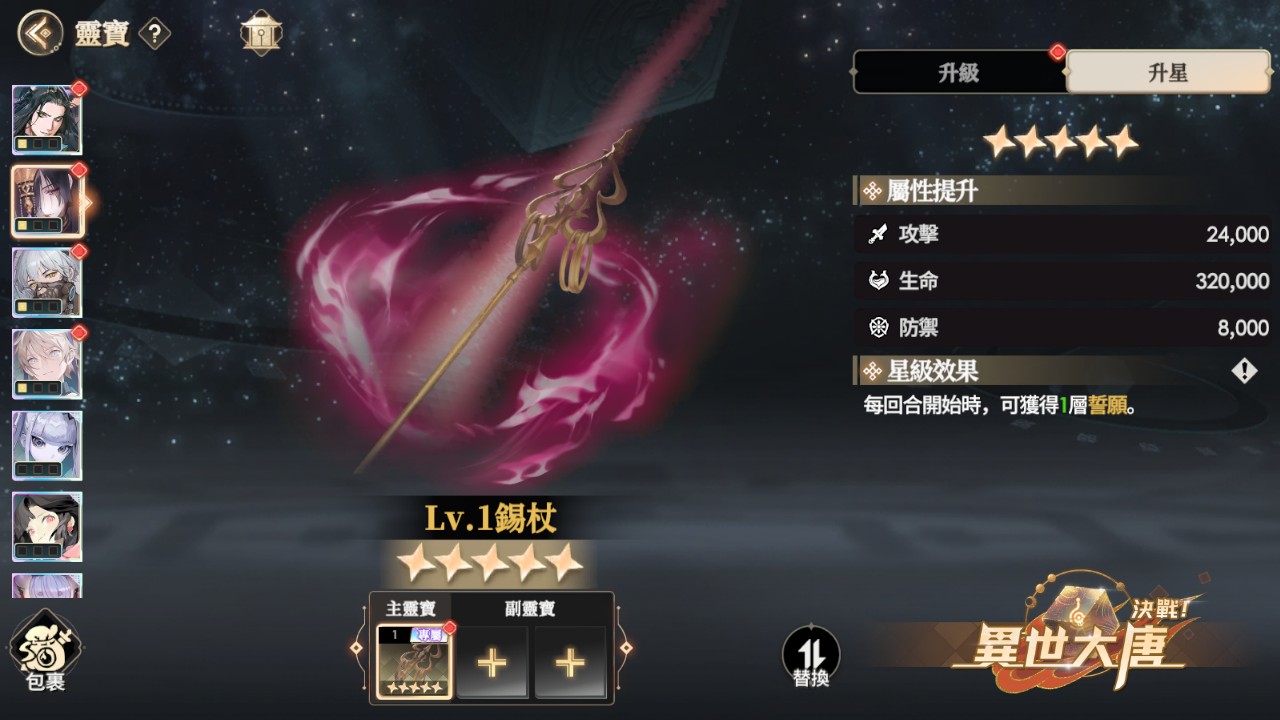This screenshot has height=720, width=1280.
Task: Open the lantern shrine icon
Action: [x=261, y=34]
